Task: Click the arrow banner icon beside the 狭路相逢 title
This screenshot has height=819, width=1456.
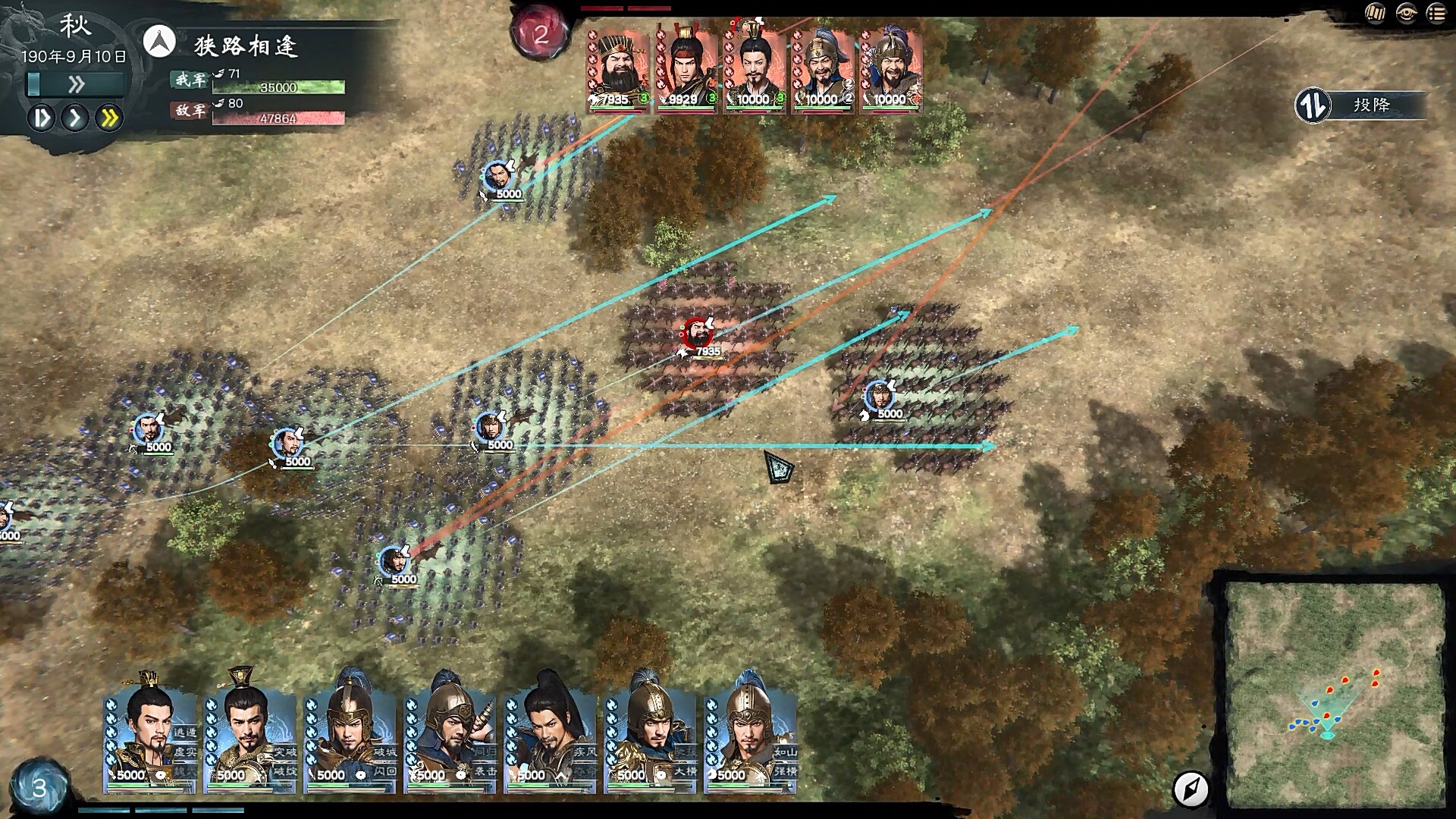Action: [159, 42]
